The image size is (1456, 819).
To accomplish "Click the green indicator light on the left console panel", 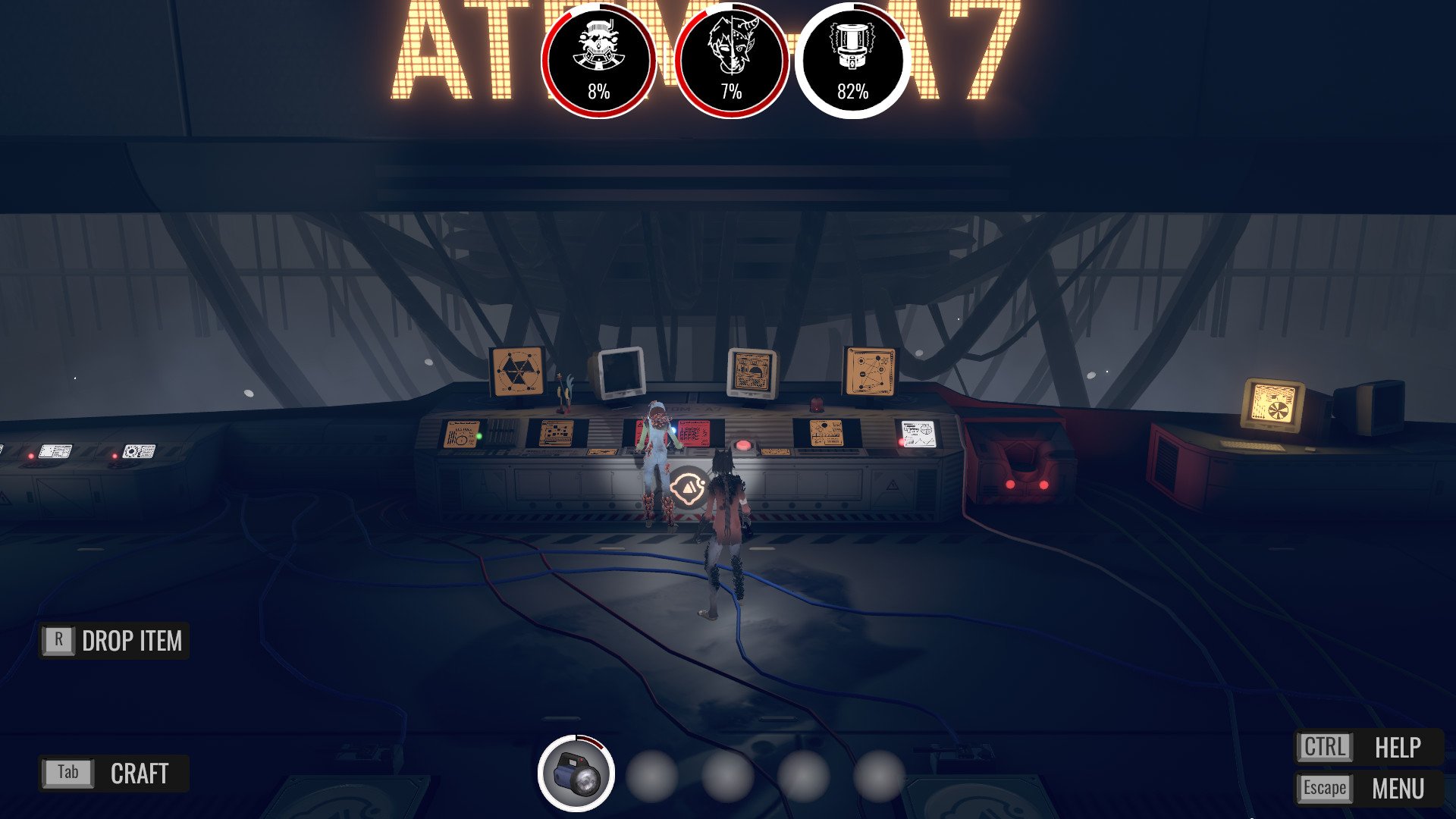I will (x=478, y=436).
